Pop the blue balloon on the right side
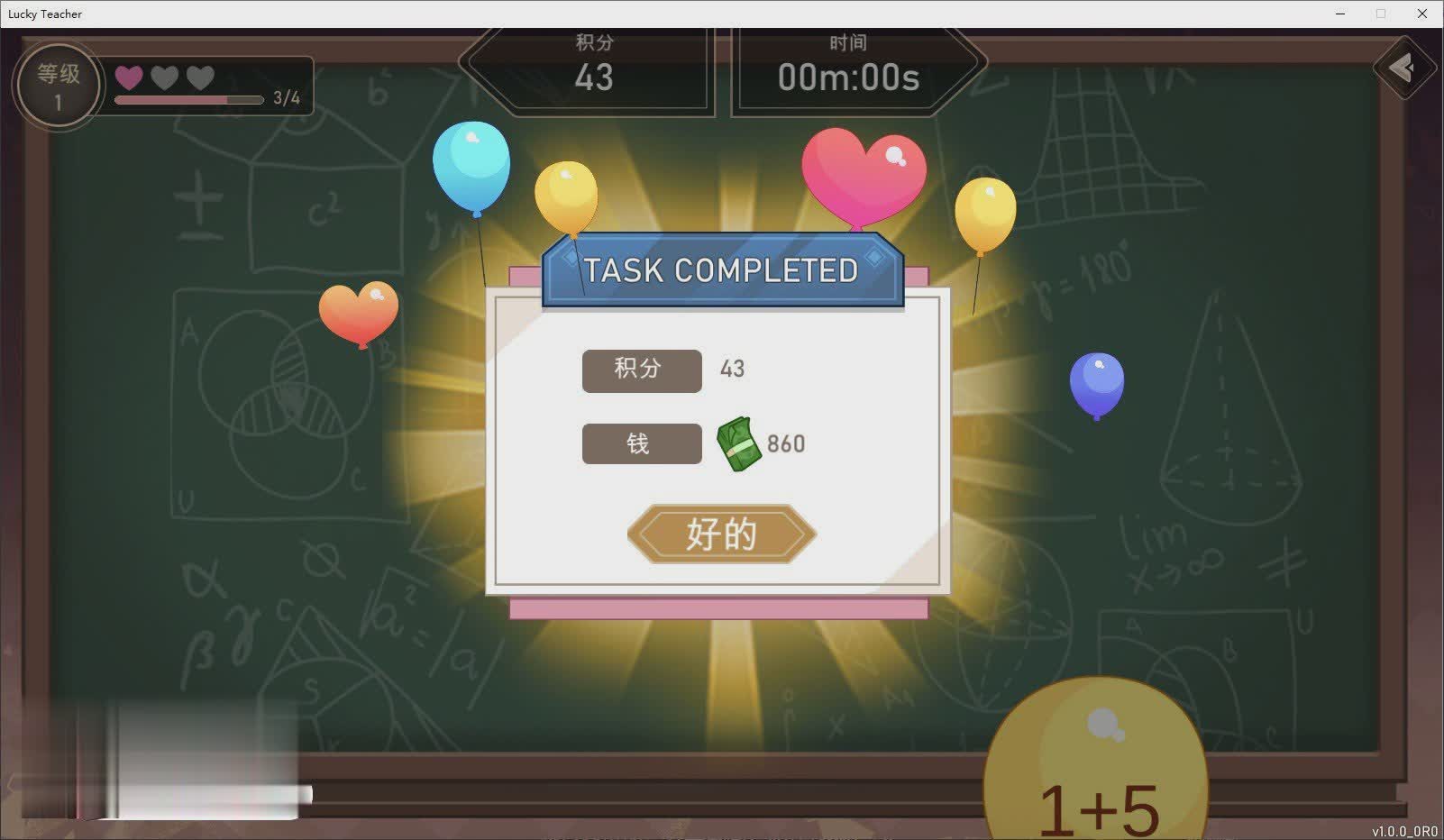 pos(1096,382)
